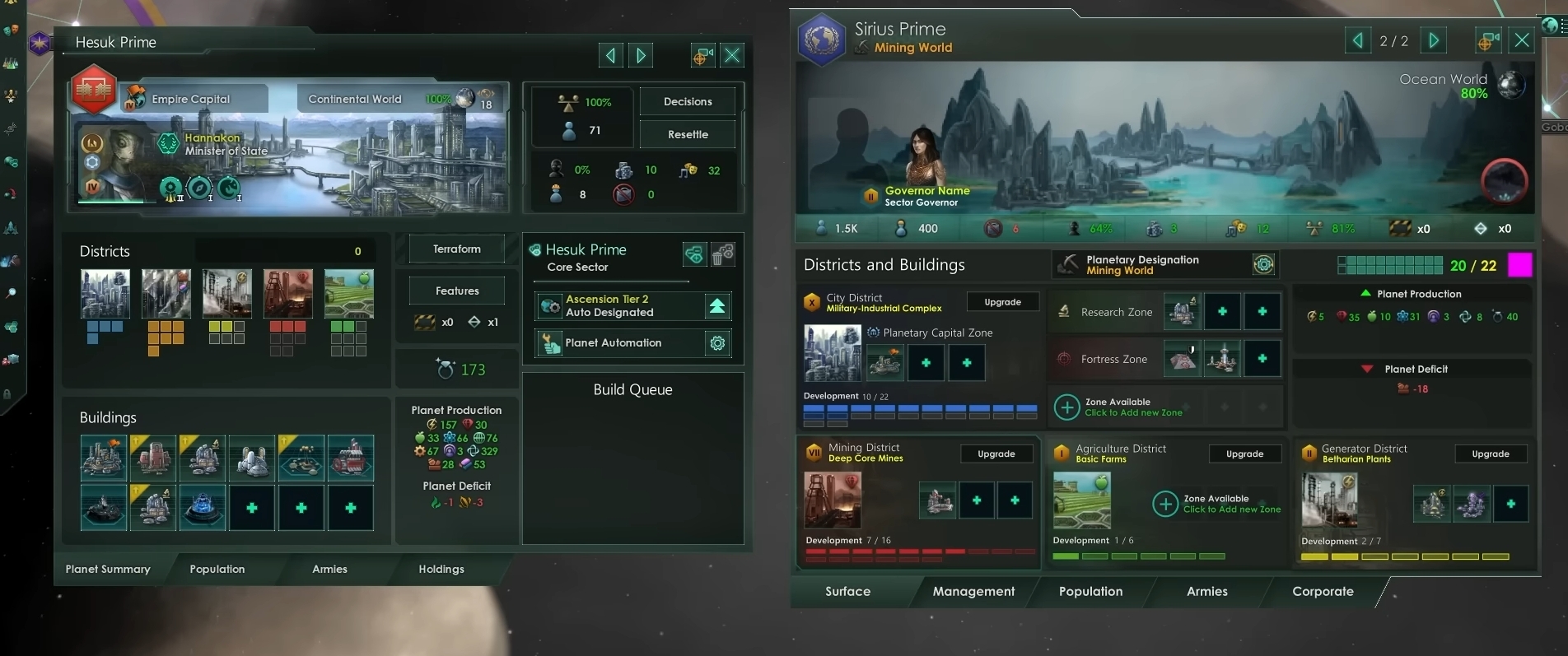1568x656 pixels.
Task: Close the Sirius Prime window
Action: [x=1522, y=40]
